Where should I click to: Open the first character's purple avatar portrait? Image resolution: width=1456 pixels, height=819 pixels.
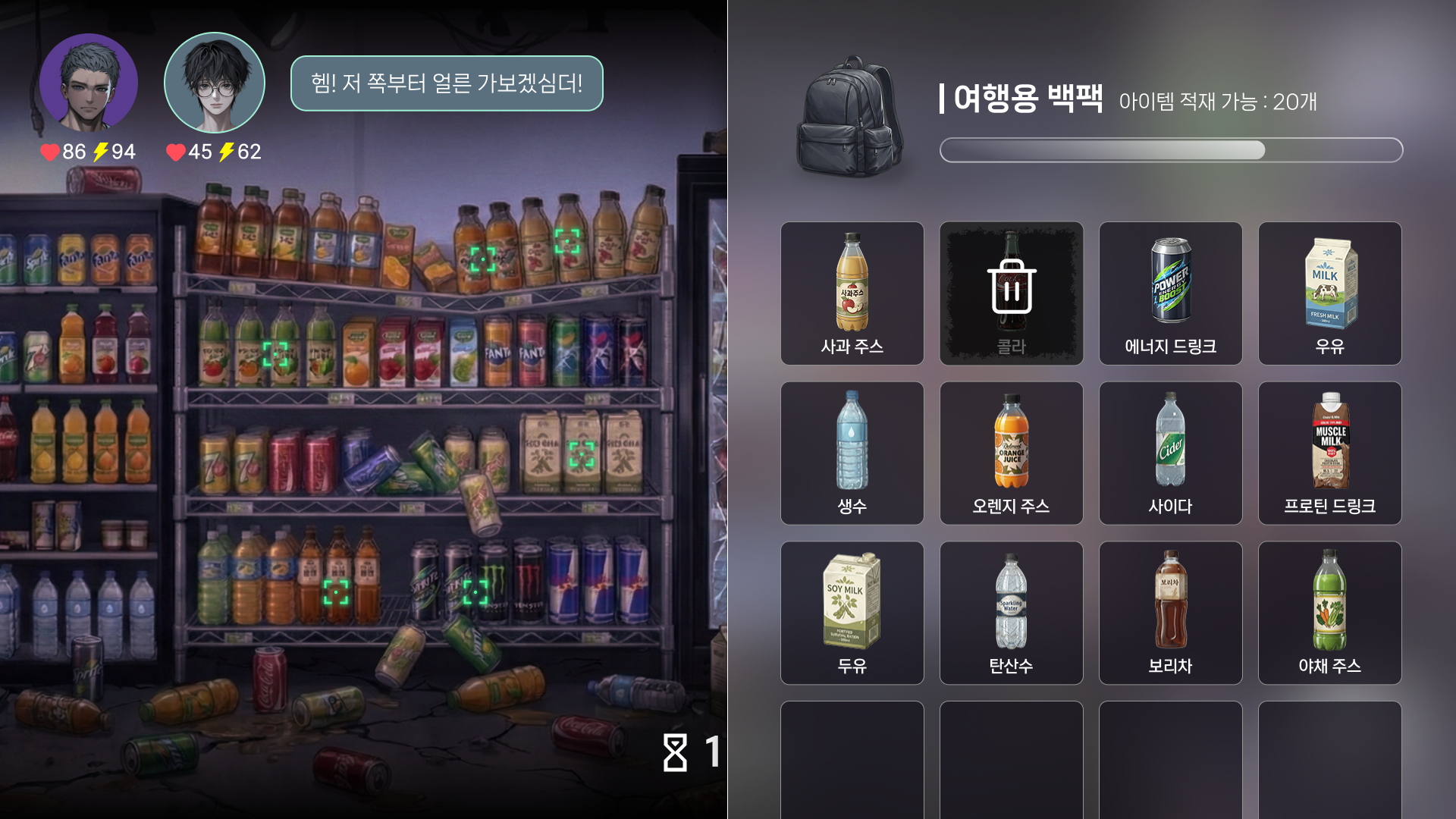(x=89, y=83)
